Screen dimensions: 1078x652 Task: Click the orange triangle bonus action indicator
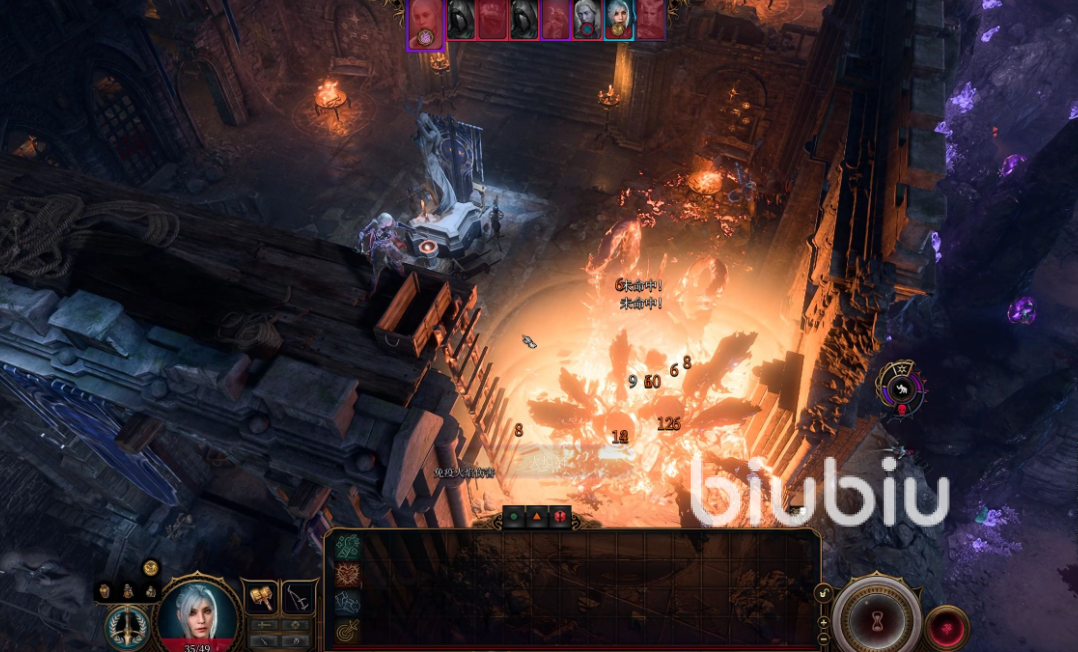click(537, 517)
